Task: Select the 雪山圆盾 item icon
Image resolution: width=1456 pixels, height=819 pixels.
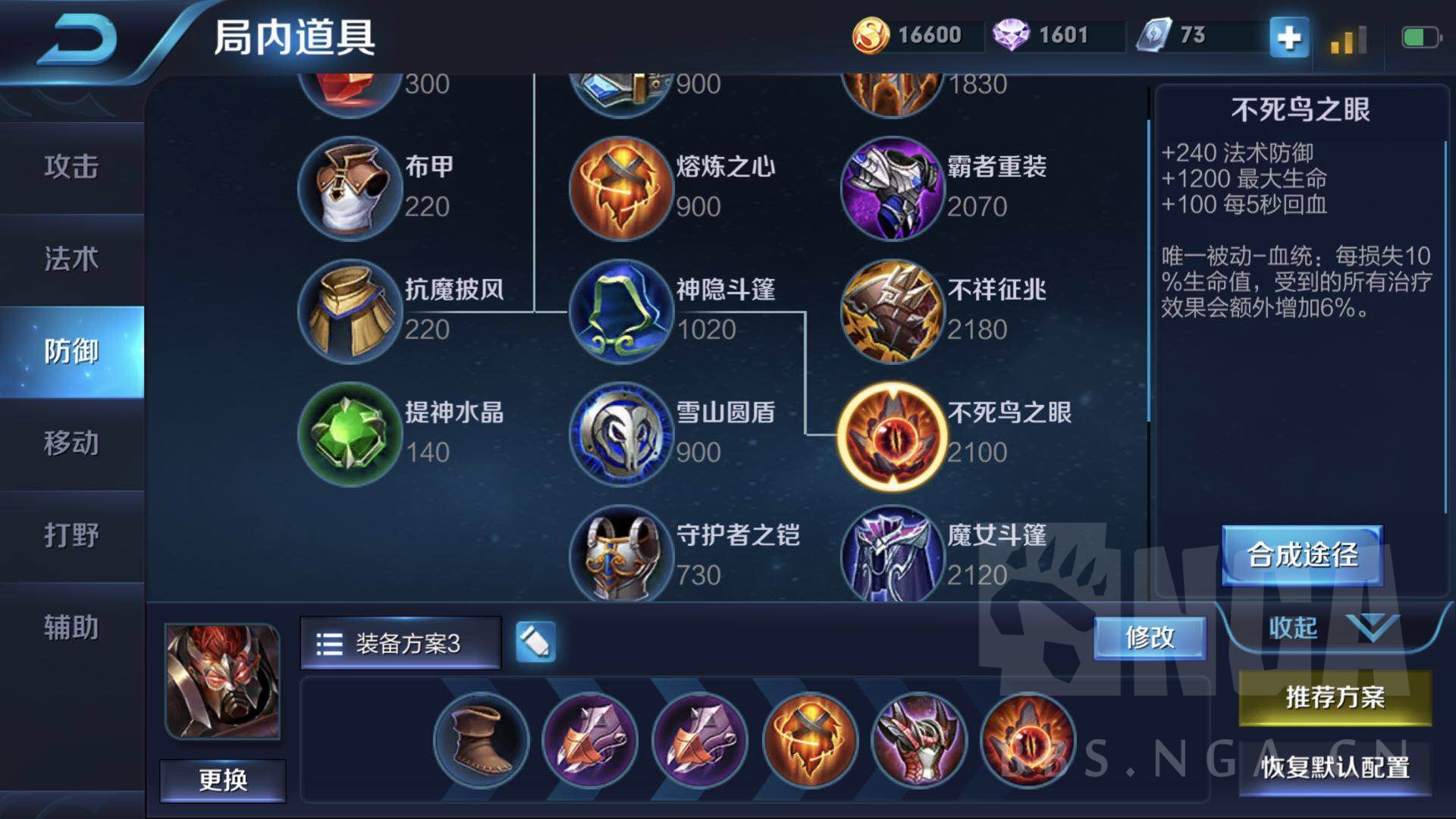Action: tap(620, 434)
